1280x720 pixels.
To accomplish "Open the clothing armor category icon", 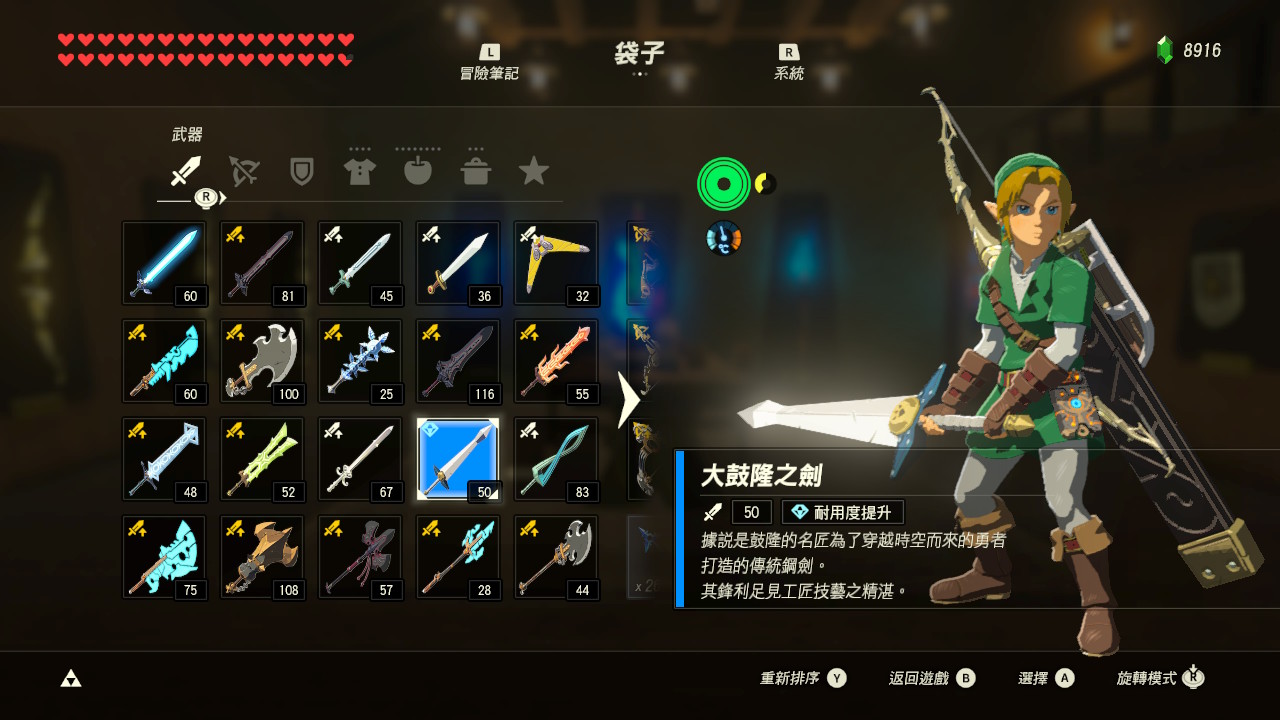I will point(360,170).
